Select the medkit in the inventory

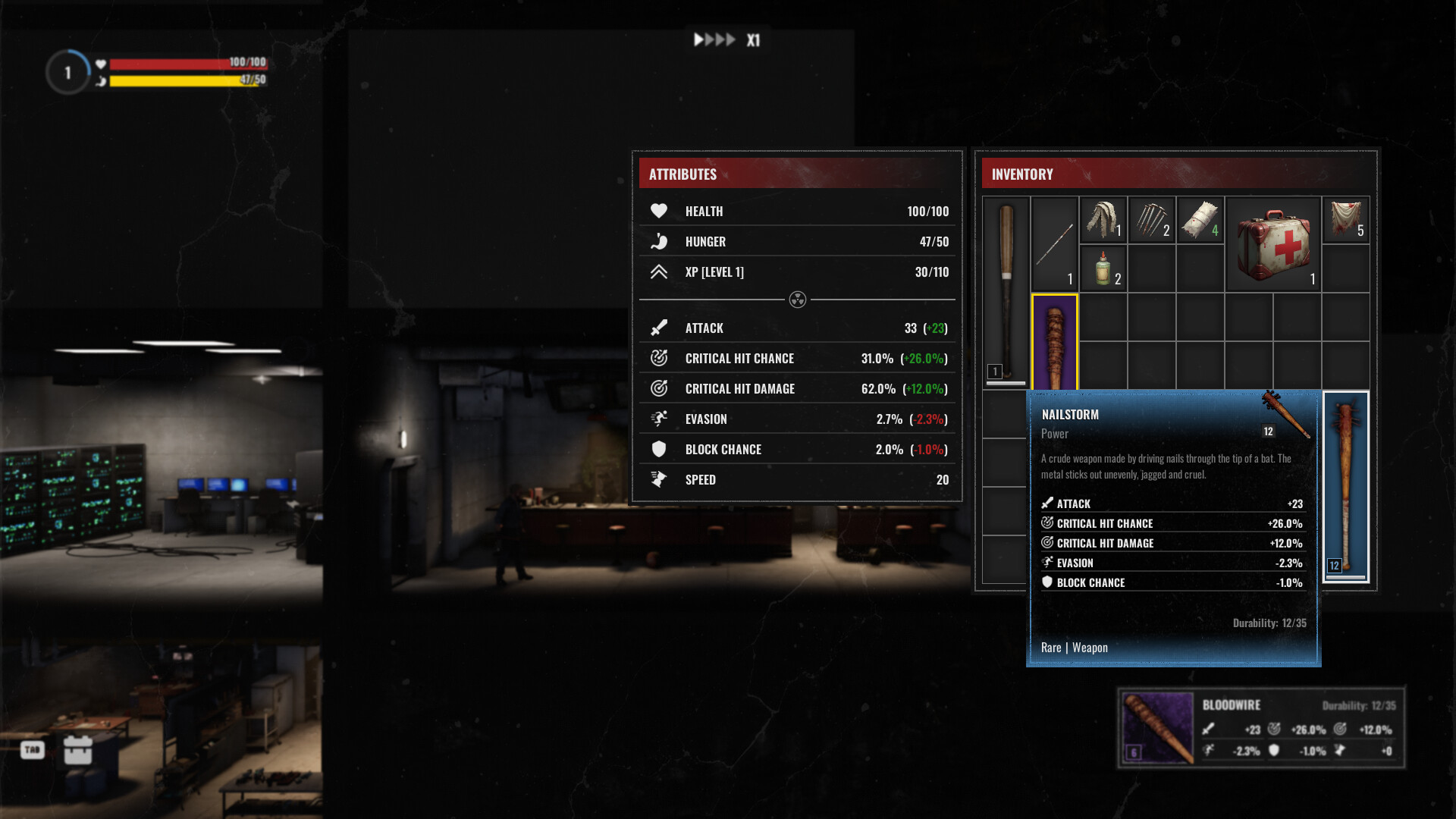tap(1272, 243)
